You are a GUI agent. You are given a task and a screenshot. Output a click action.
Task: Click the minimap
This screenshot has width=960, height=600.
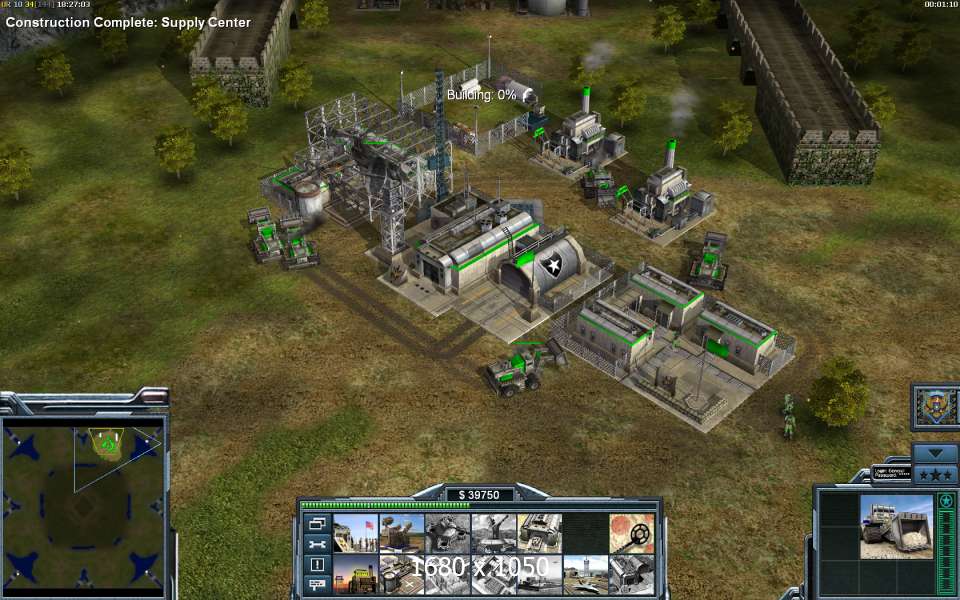(x=83, y=491)
